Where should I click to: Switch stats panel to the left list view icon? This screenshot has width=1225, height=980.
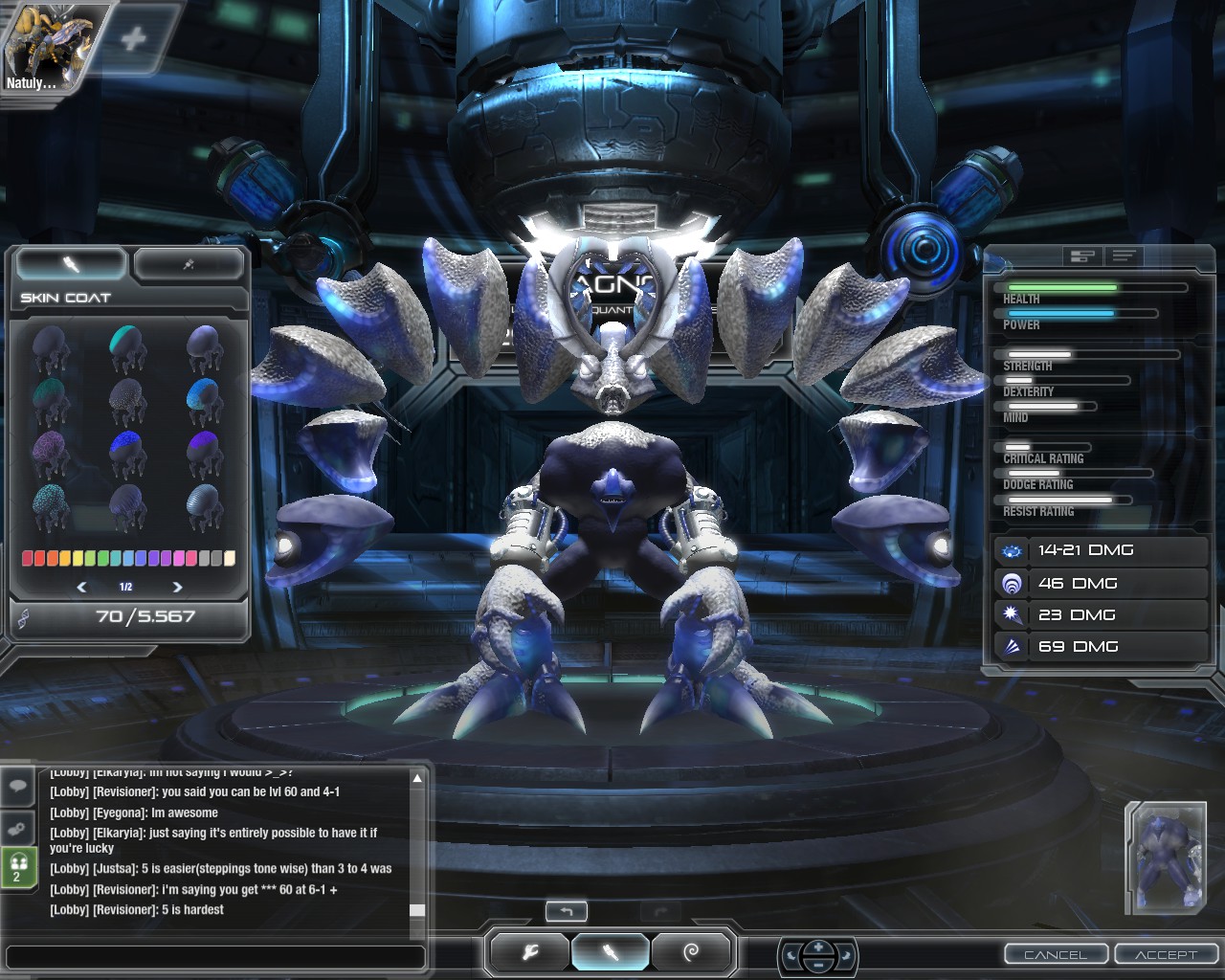pos(1082,256)
